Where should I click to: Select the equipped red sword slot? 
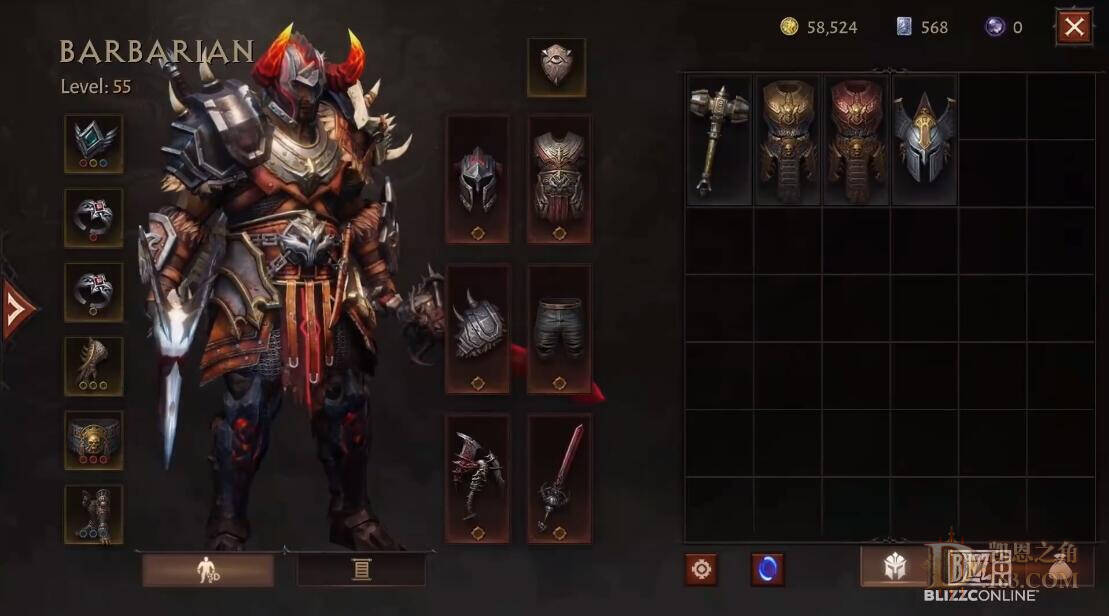coord(559,478)
